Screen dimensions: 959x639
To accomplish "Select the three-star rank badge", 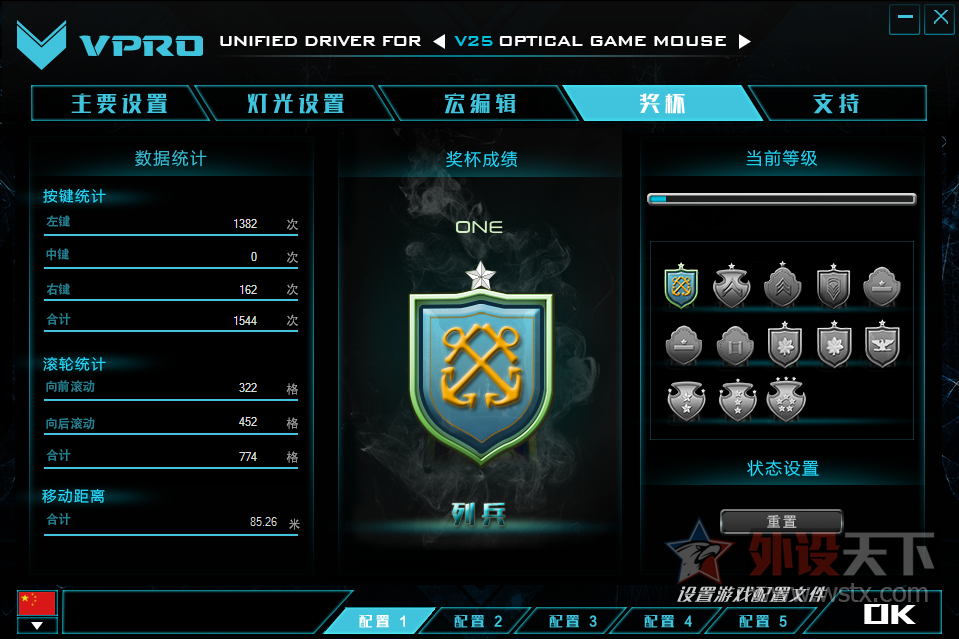I will [x=785, y=400].
